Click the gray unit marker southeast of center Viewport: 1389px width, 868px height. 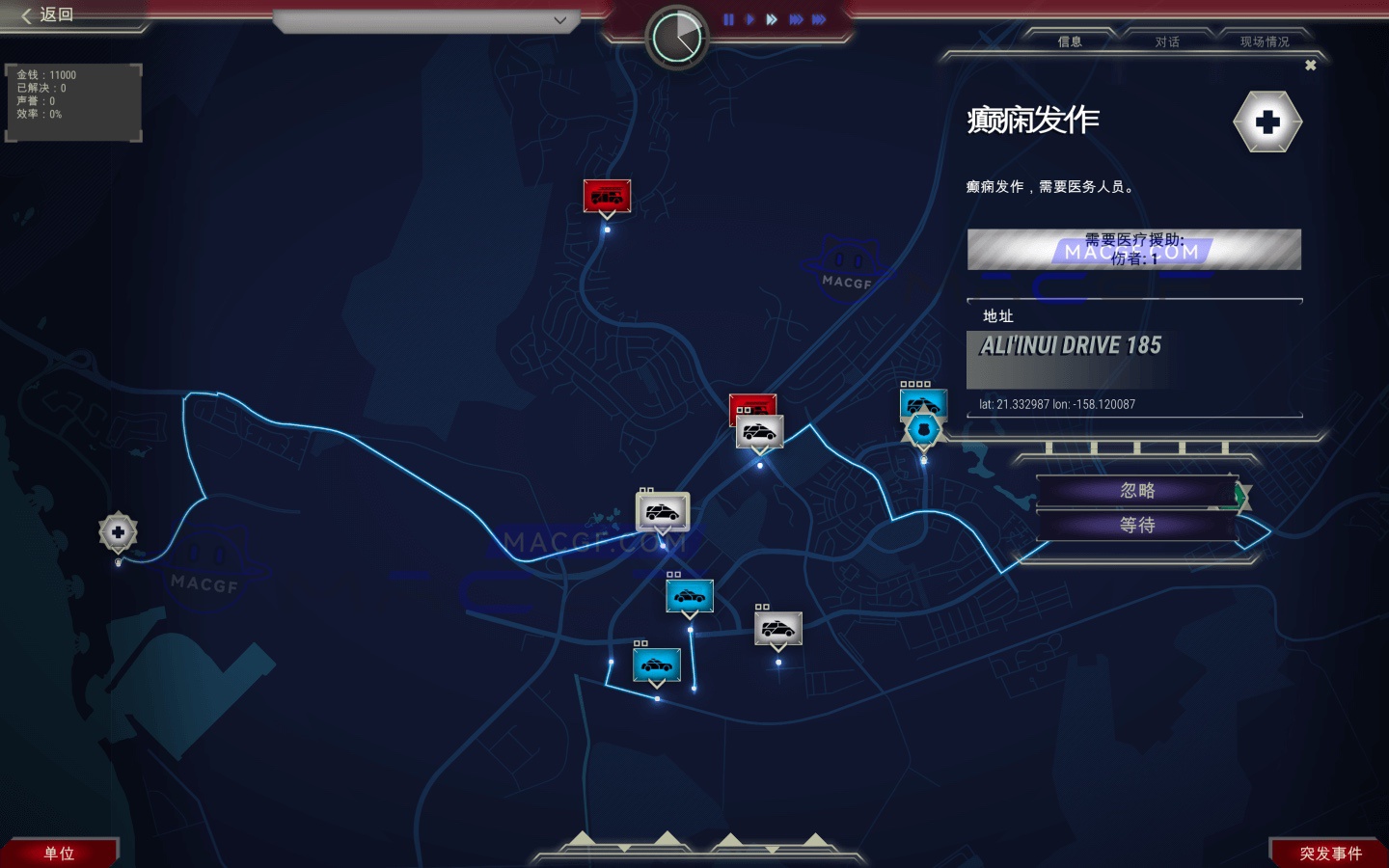(x=777, y=629)
